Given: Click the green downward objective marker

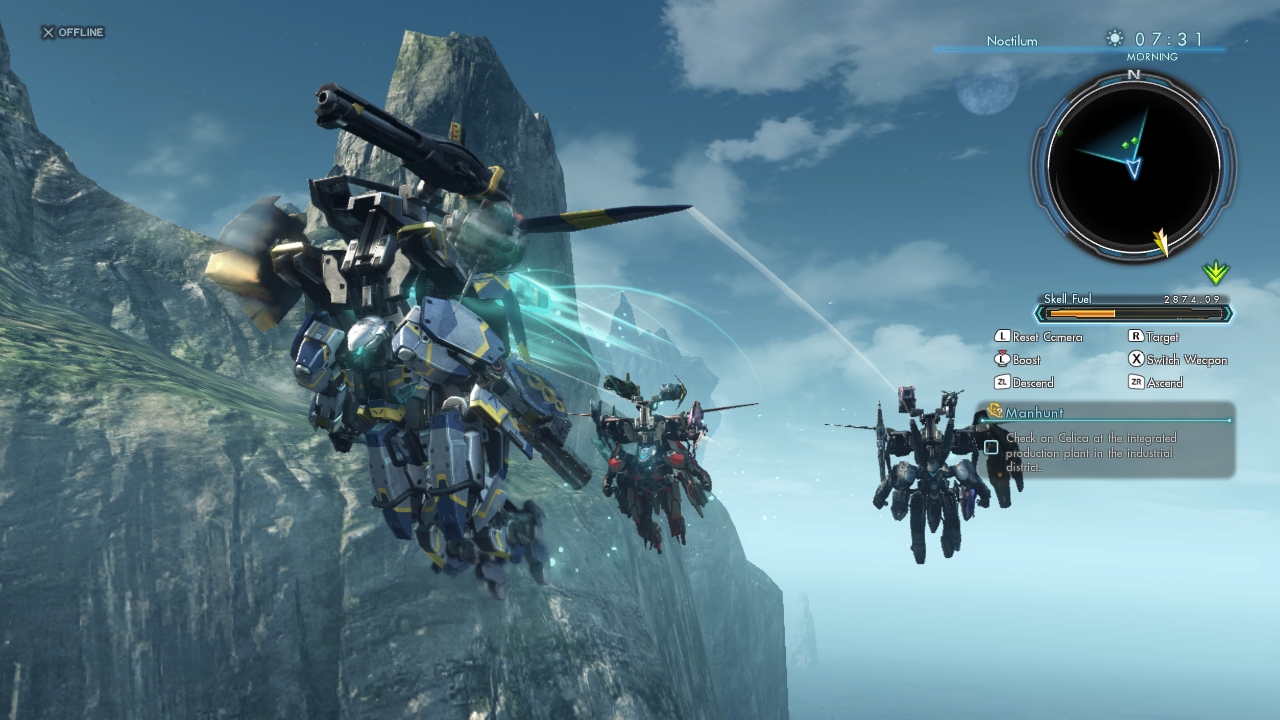Looking at the screenshot, I should pyautogui.click(x=1215, y=272).
